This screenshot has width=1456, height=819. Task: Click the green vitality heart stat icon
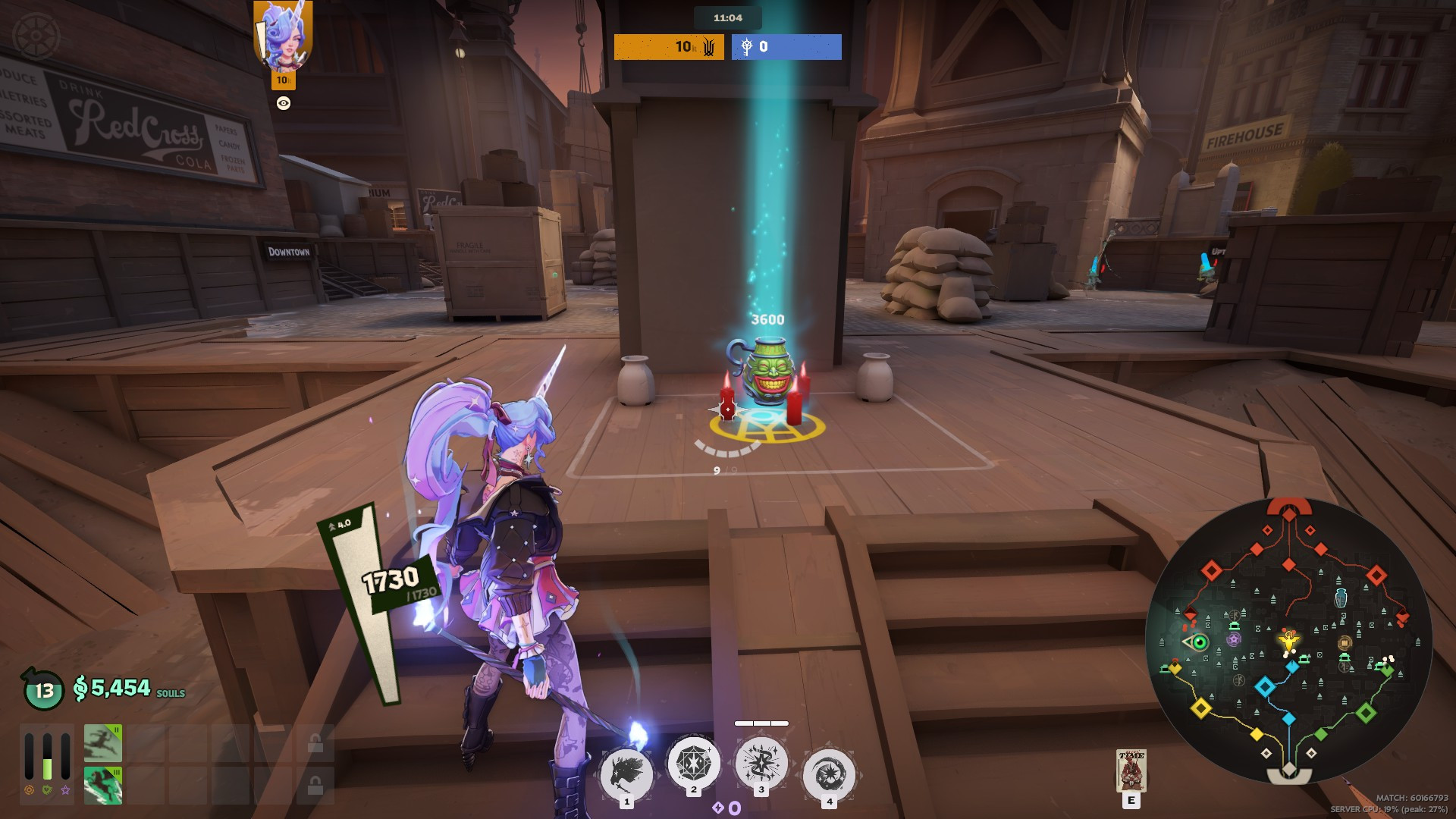coord(47,789)
